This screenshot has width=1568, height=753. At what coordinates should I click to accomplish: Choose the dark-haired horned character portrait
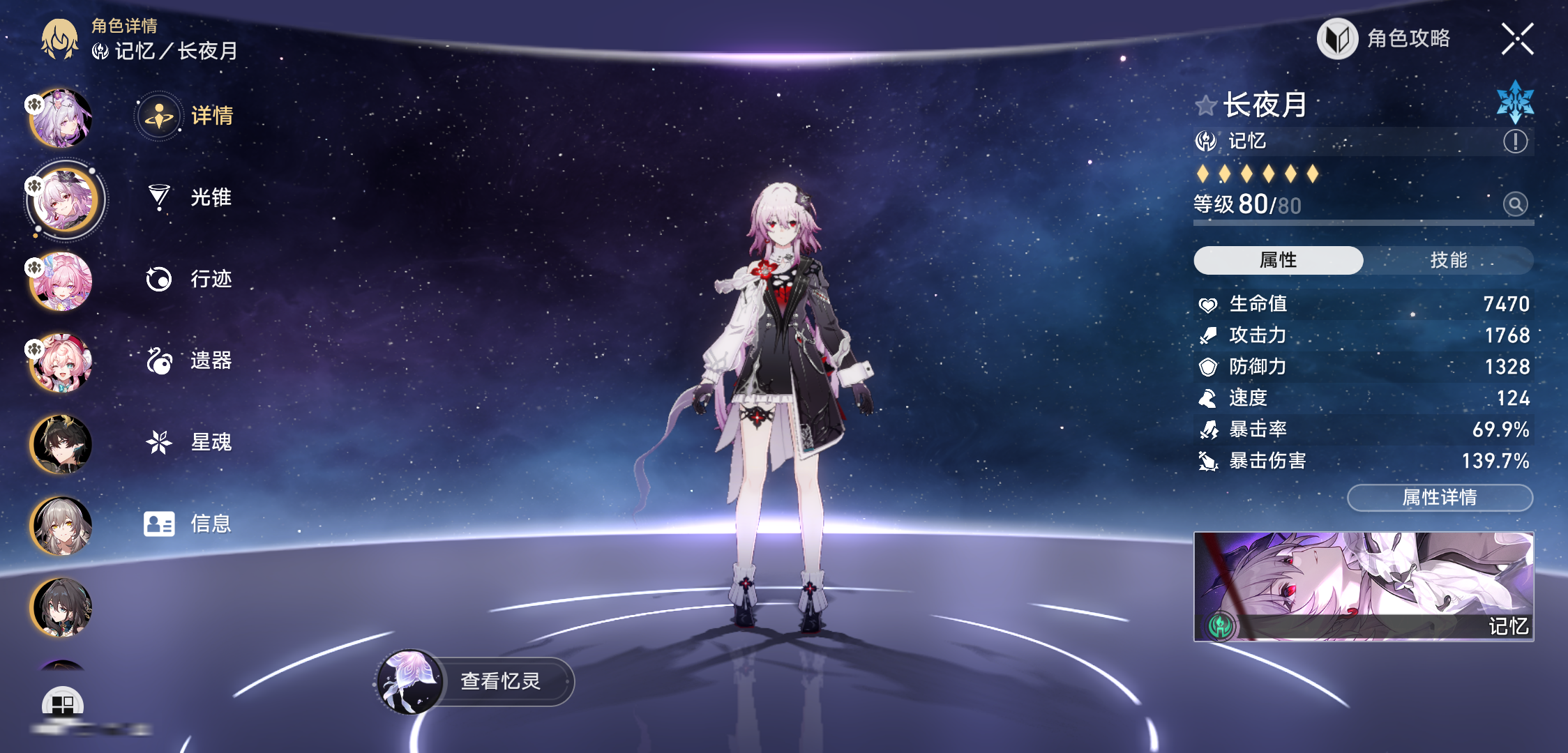click(61, 444)
